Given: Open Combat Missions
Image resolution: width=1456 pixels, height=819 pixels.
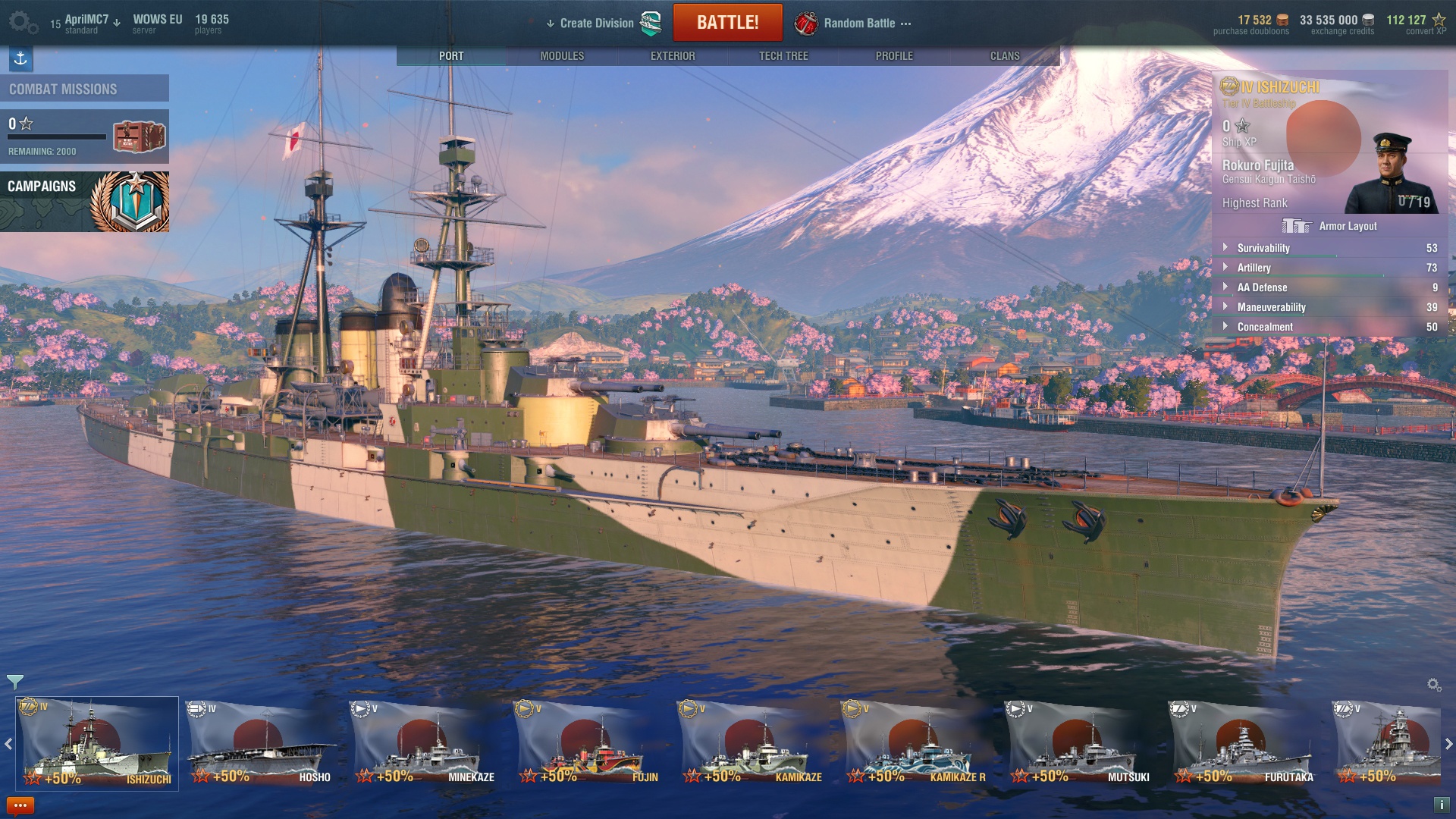Looking at the screenshot, I should coord(84,89).
